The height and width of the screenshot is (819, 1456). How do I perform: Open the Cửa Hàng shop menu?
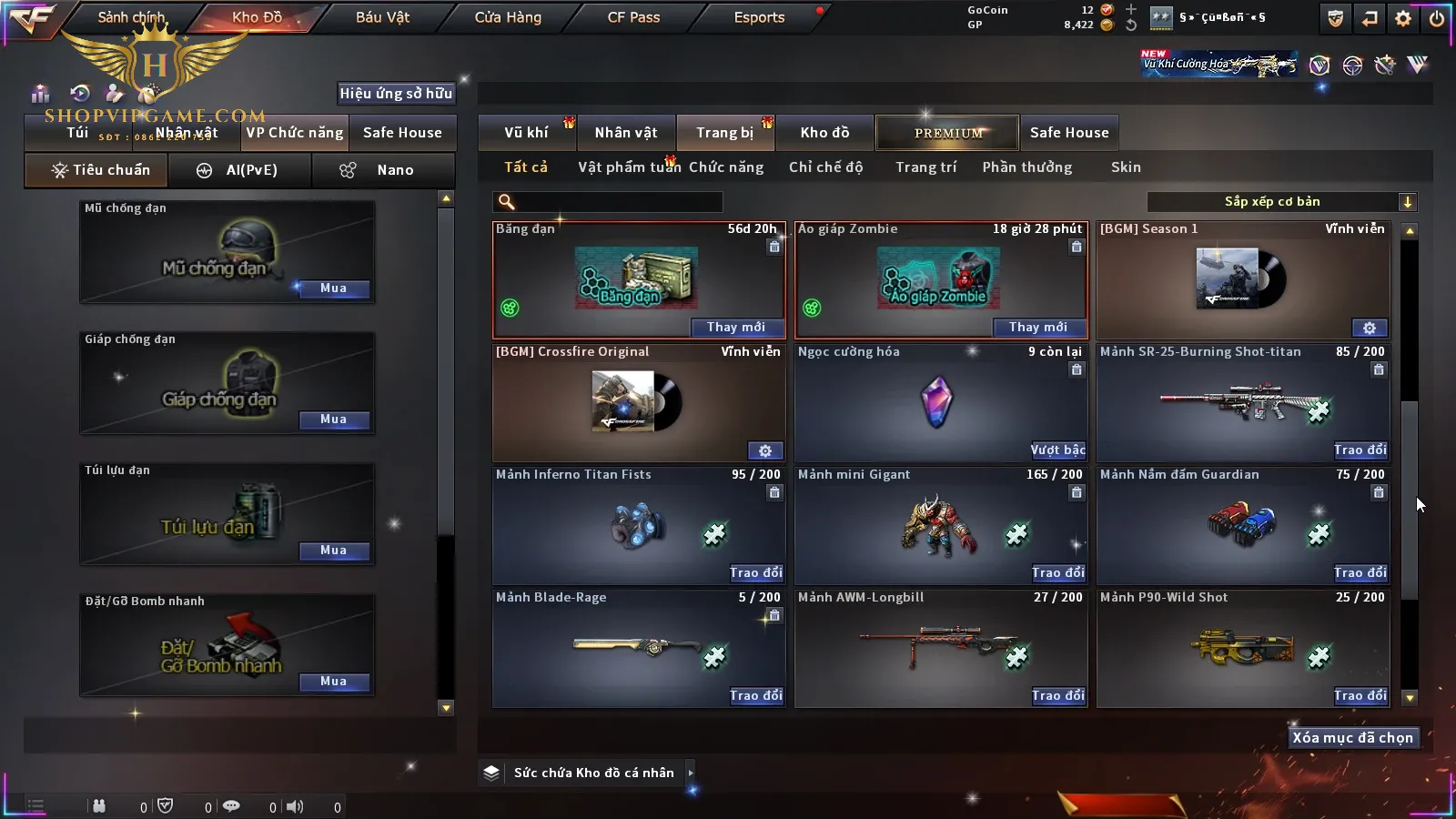[508, 17]
